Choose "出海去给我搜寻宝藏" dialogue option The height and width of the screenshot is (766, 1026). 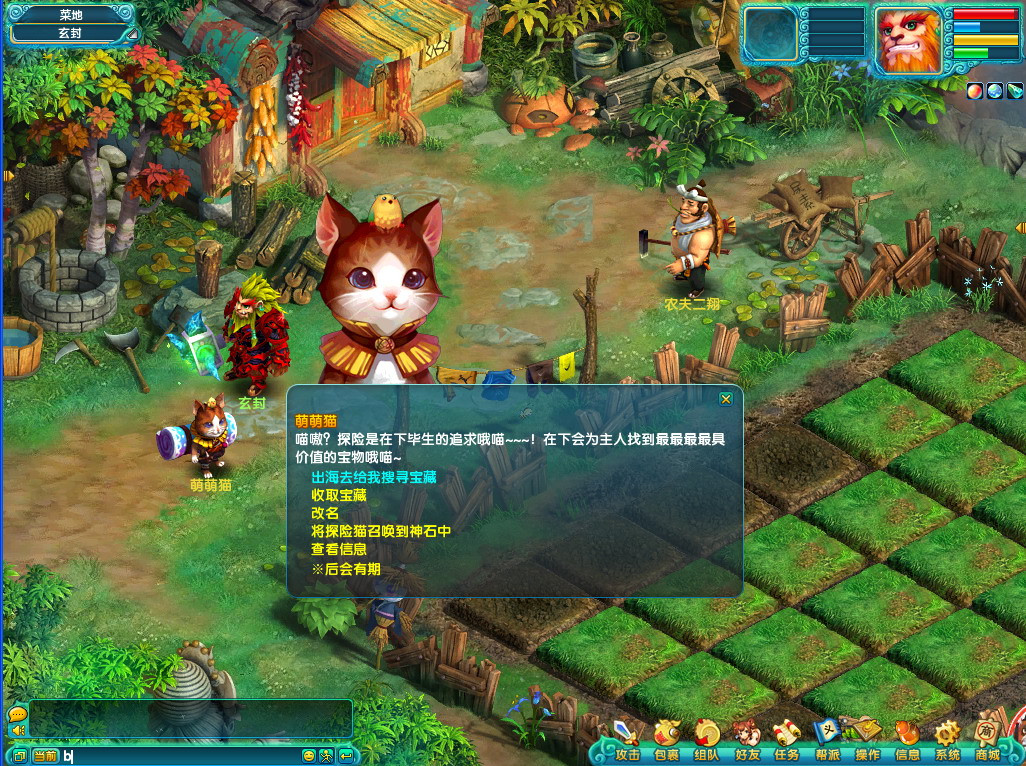pyautogui.click(x=374, y=477)
